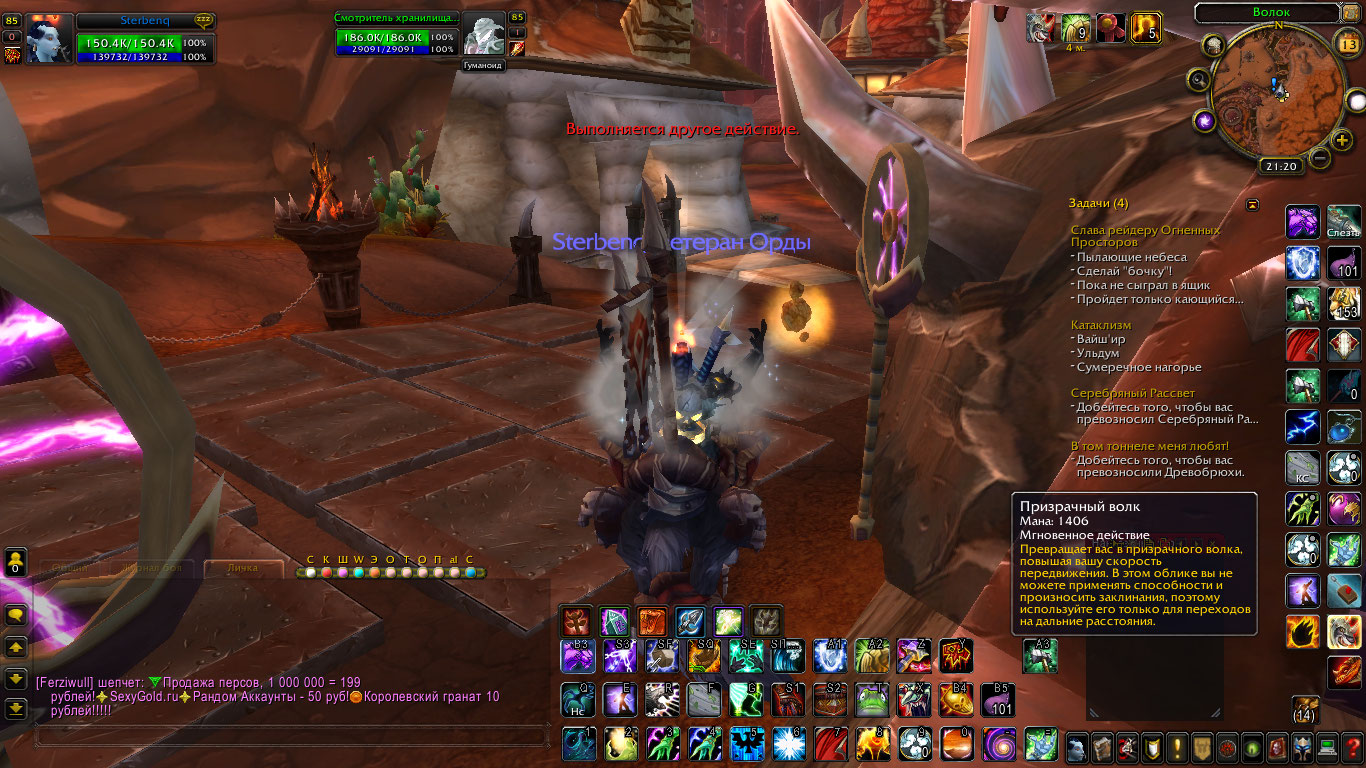Select the flame fist buff with 5 stacks
This screenshot has height=768, width=1366.
[x=1145, y=28]
